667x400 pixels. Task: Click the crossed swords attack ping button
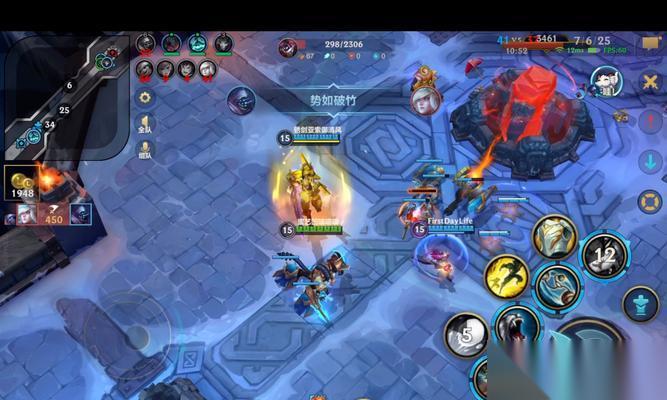coord(651,81)
